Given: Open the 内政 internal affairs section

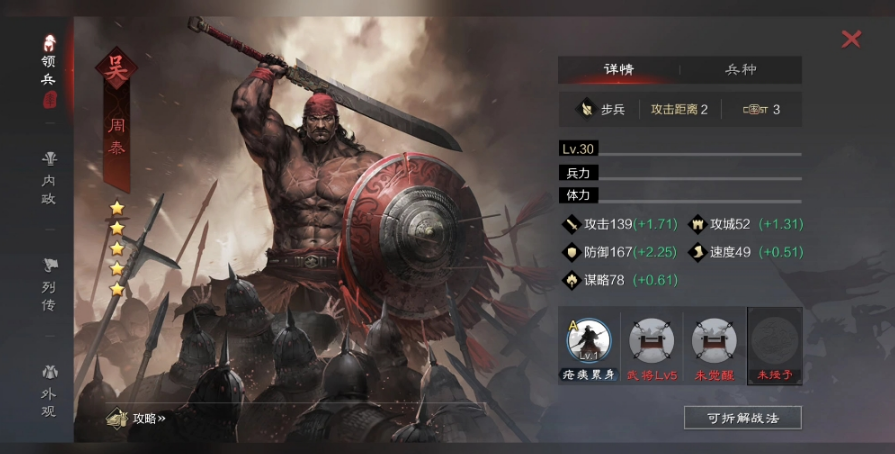Looking at the screenshot, I should click(x=49, y=178).
